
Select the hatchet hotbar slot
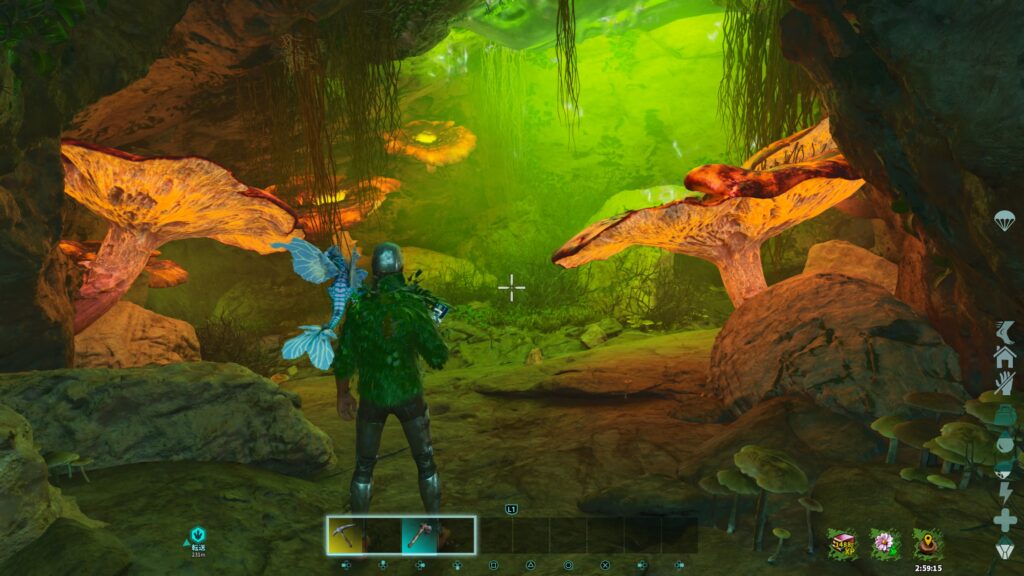pos(420,535)
